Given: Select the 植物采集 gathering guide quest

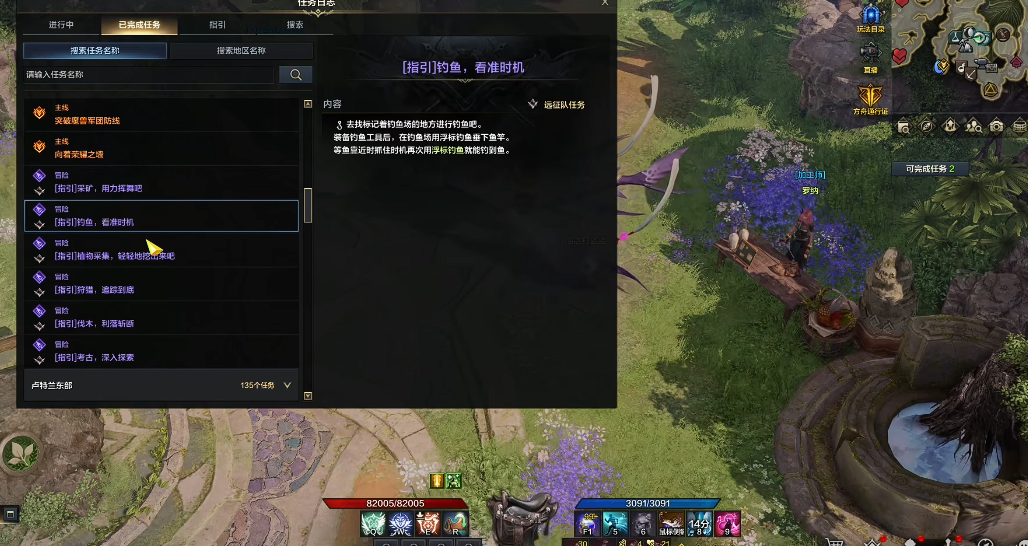Looking at the screenshot, I should pos(160,250).
